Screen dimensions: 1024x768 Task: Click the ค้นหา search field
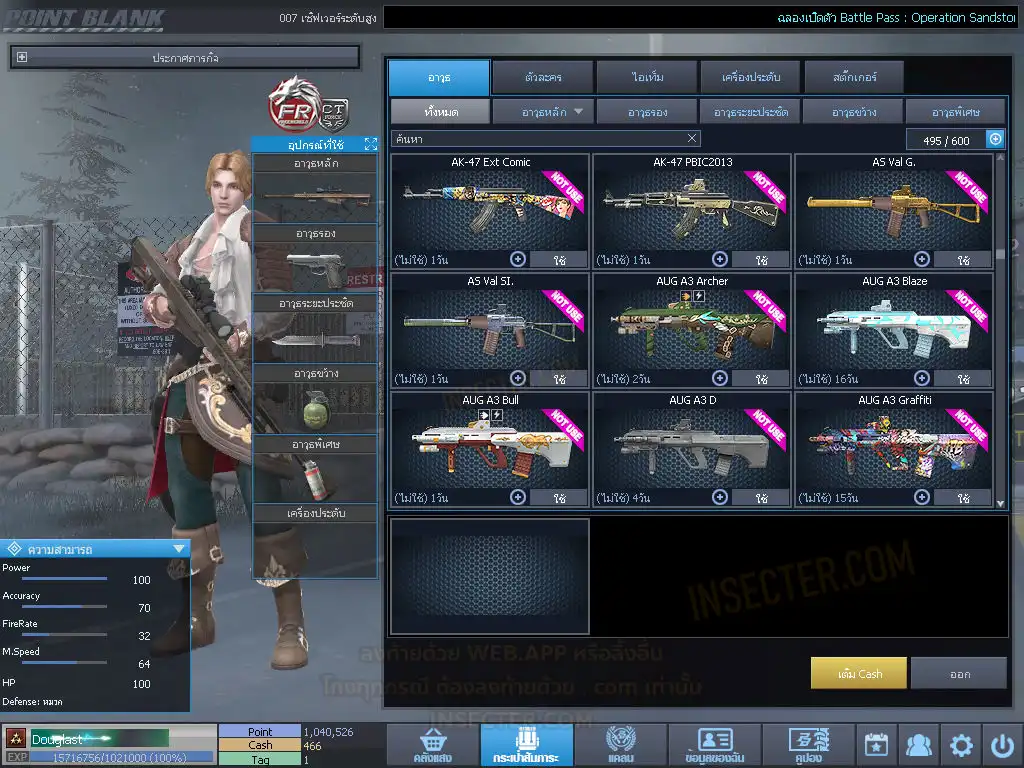(x=535, y=139)
